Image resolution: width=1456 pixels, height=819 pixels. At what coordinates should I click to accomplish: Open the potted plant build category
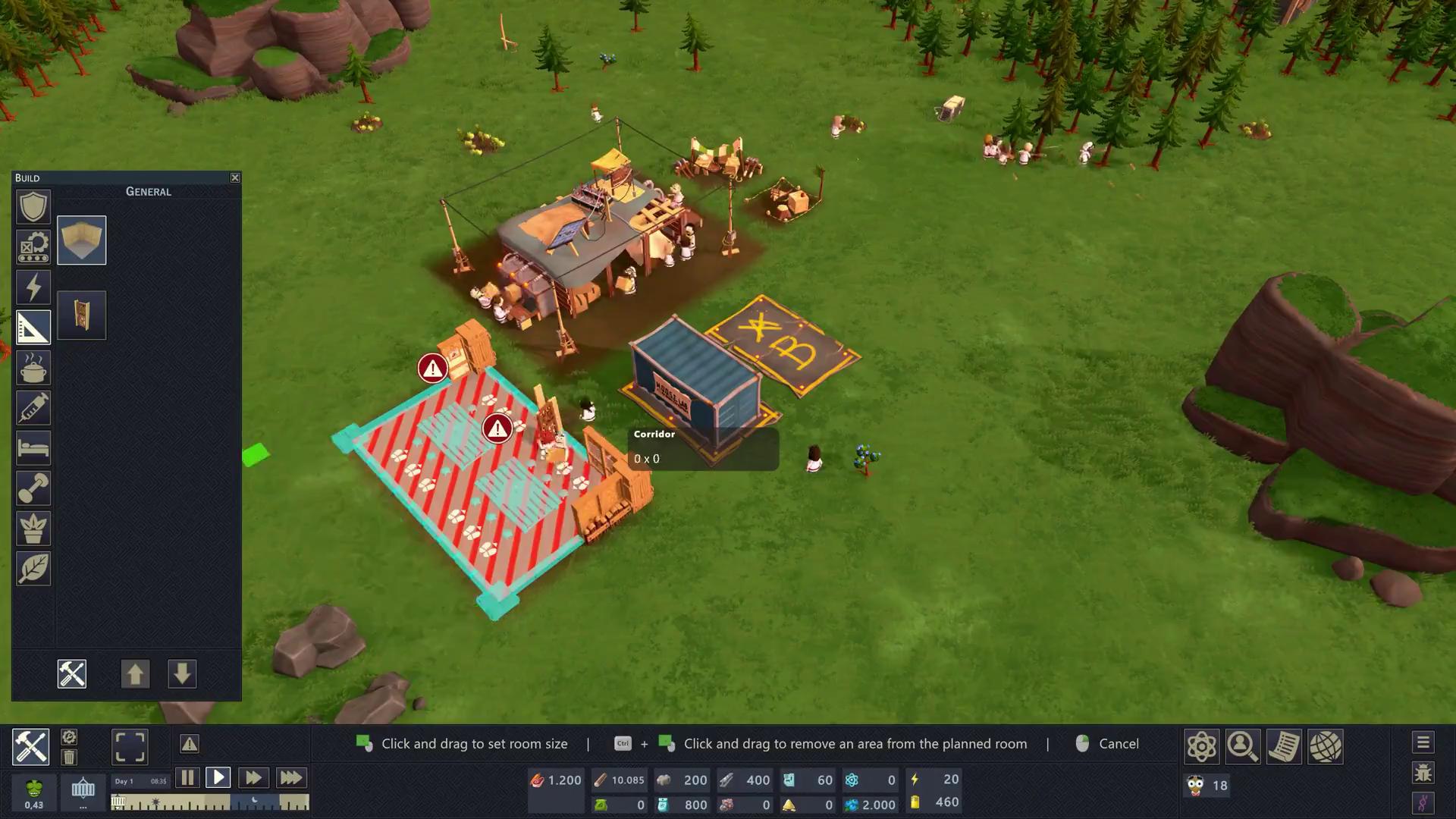pos(33,529)
